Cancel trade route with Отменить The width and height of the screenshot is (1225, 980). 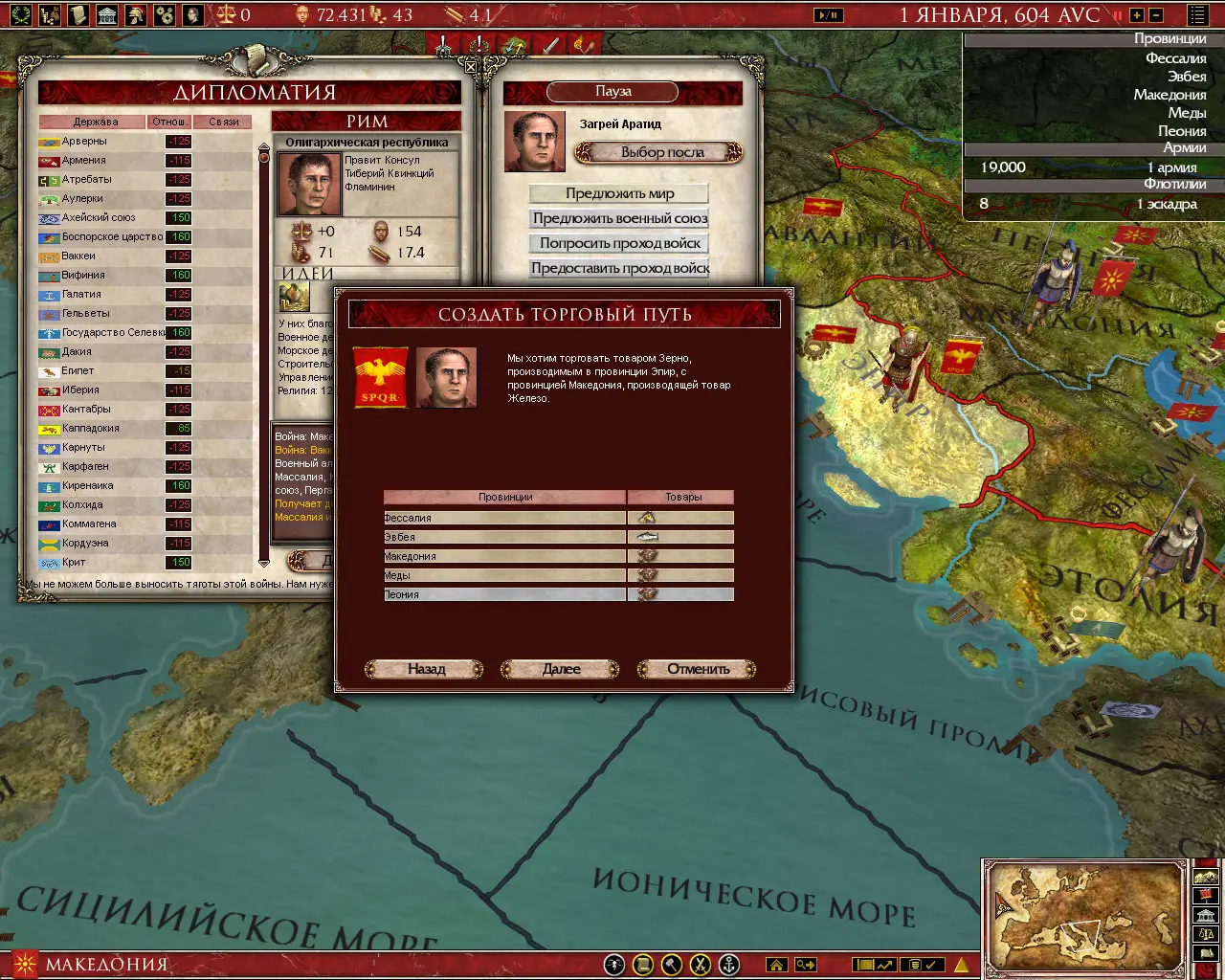pos(698,669)
